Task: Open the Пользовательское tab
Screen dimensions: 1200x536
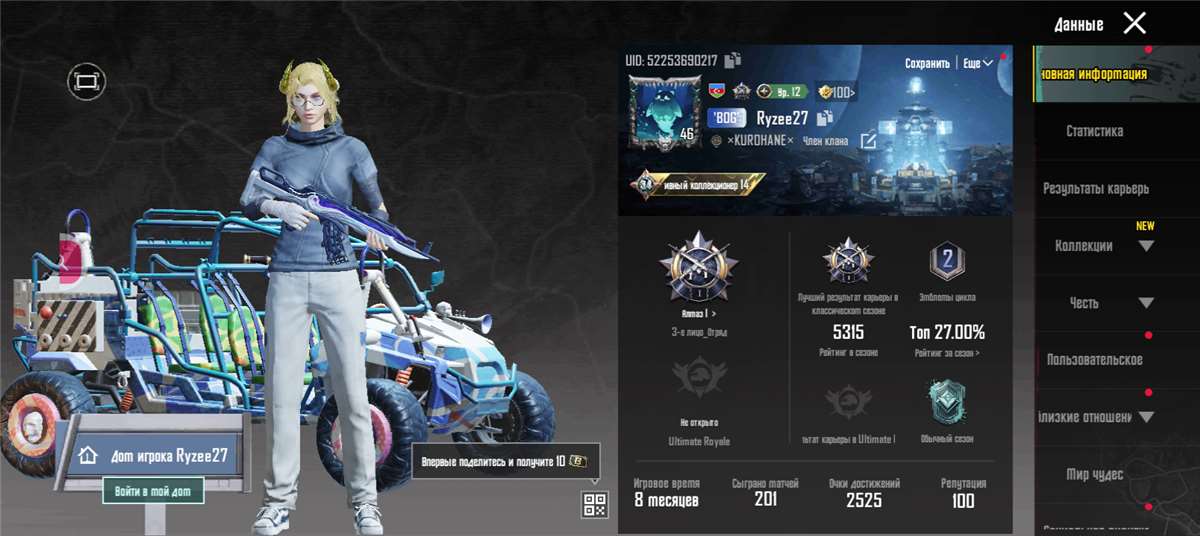Action: click(x=1094, y=360)
